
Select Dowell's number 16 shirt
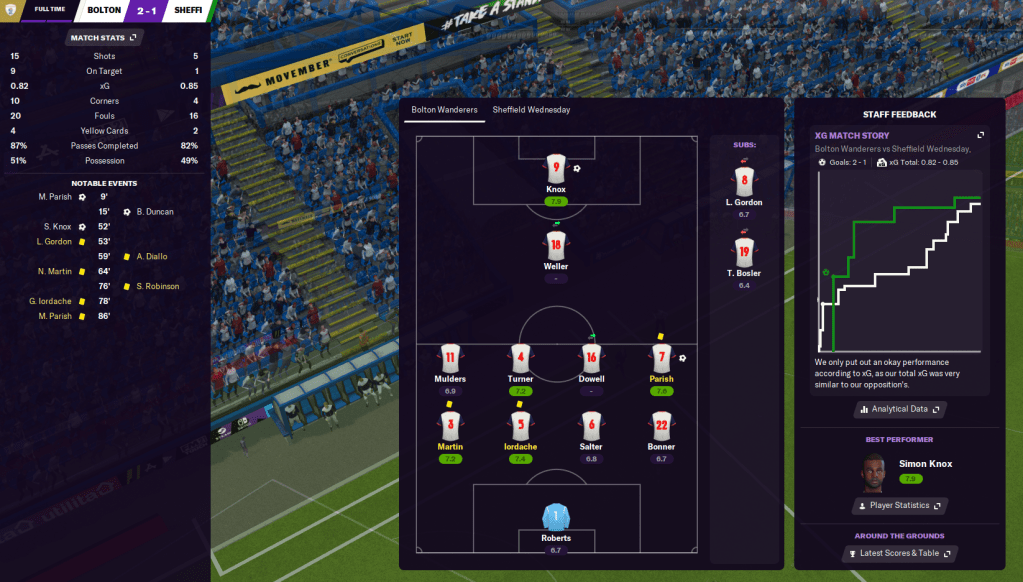coord(591,358)
